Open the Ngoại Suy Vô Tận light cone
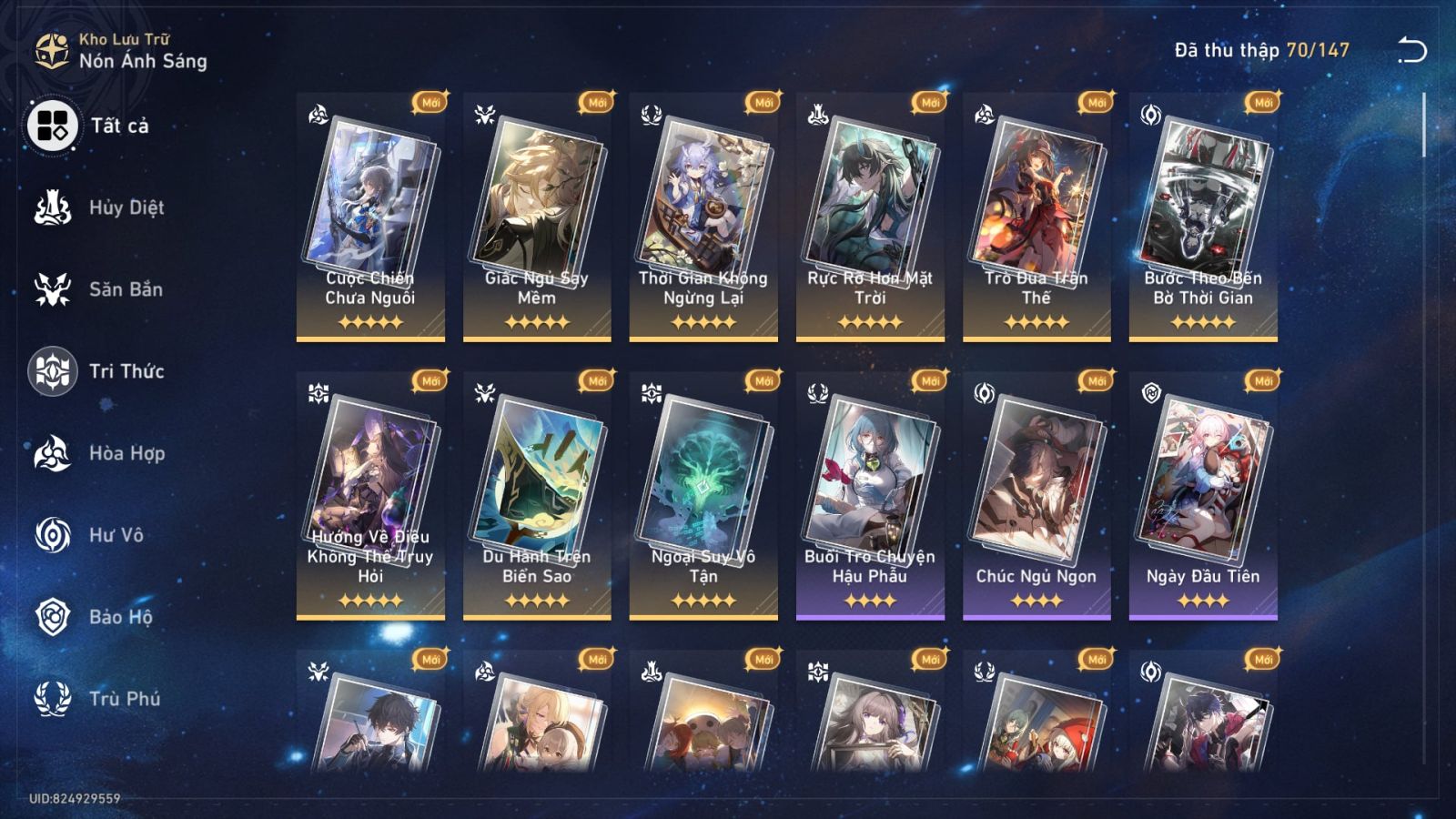 click(x=702, y=491)
